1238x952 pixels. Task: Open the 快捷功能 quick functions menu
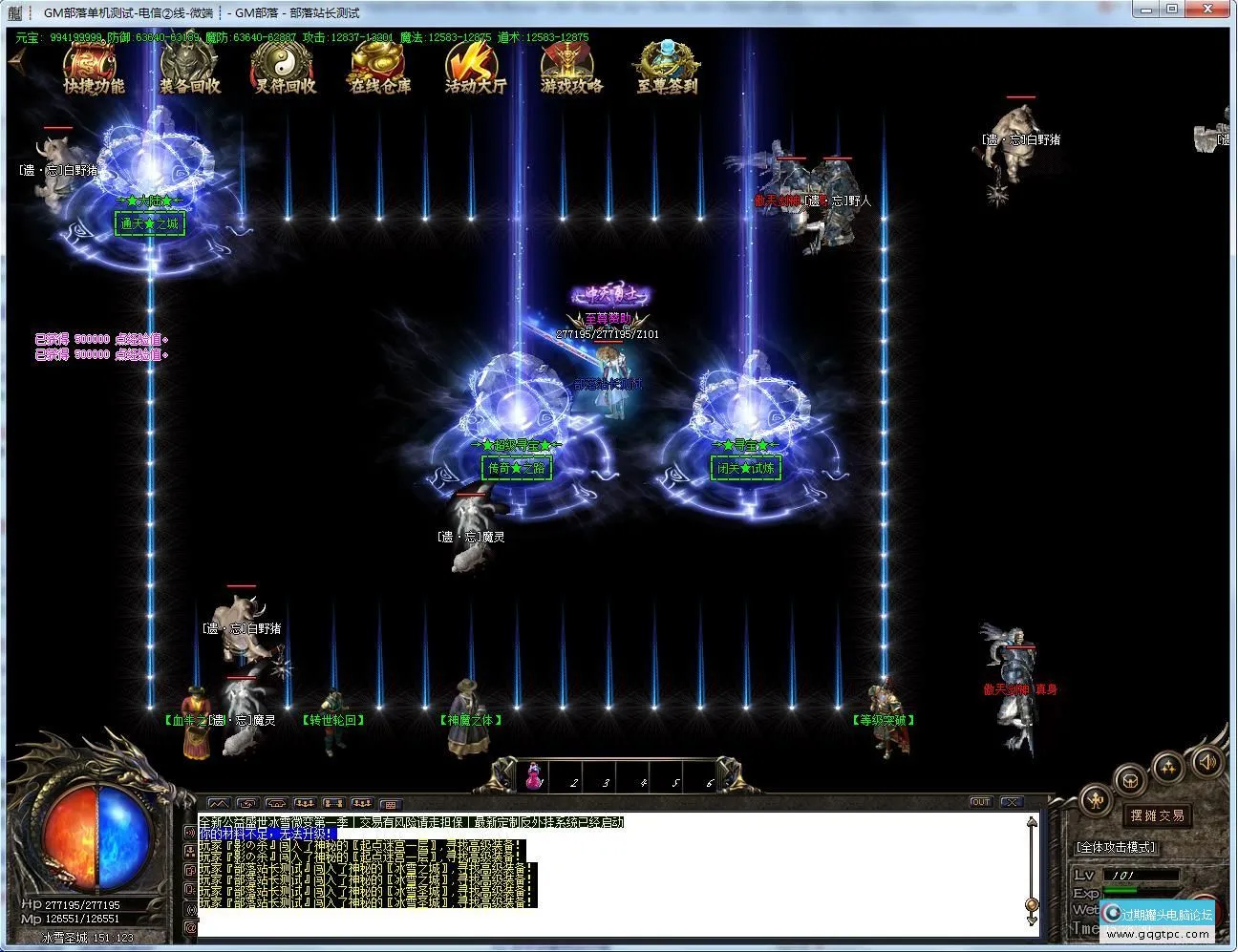coord(94,69)
